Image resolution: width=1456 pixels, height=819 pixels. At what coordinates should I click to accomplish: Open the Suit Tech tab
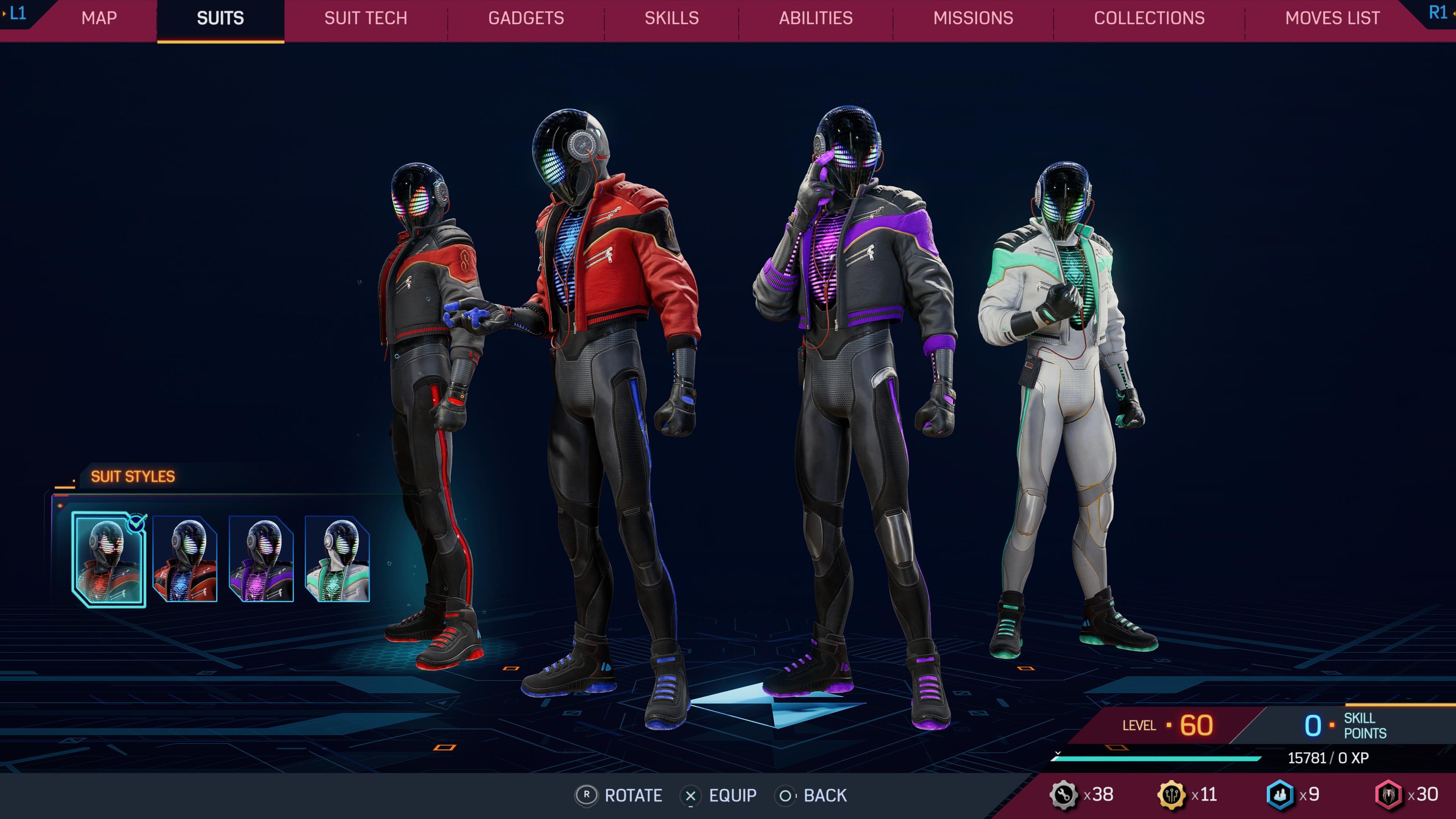366,18
